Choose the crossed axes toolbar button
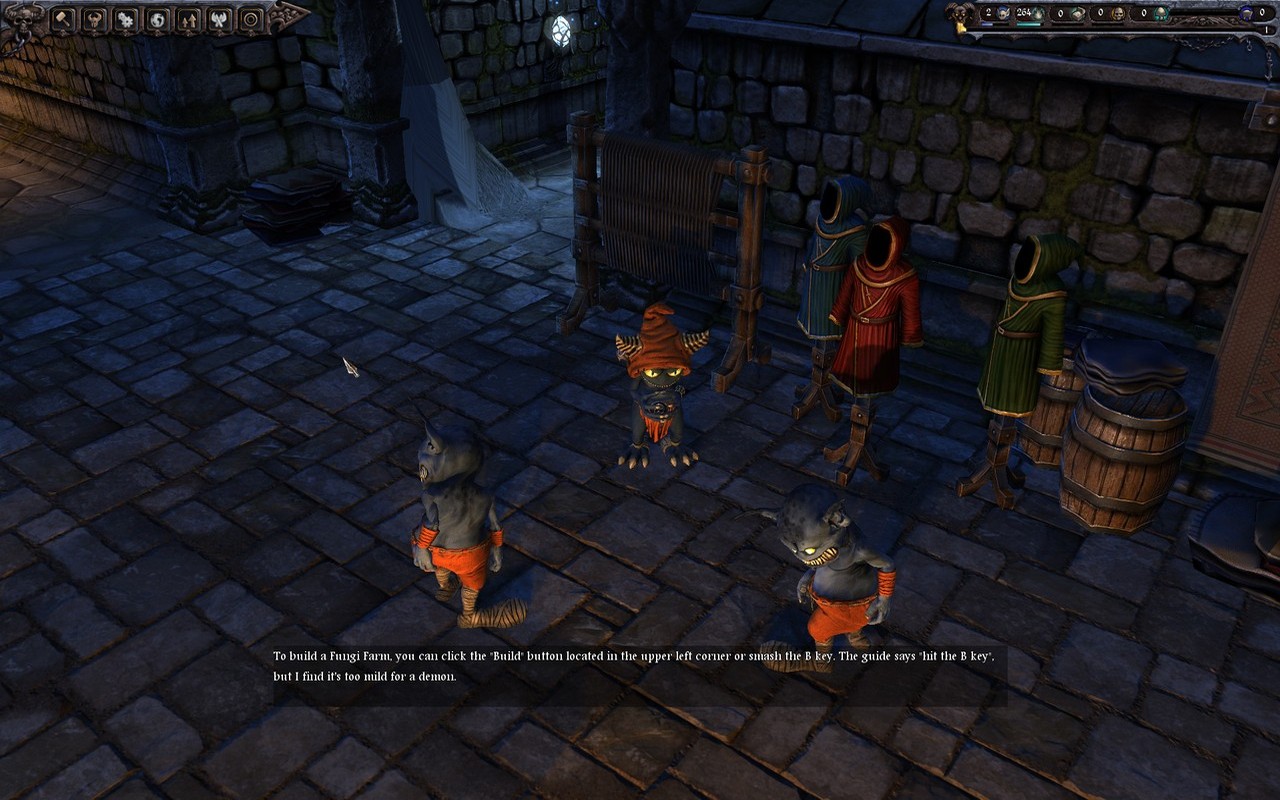Image resolution: width=1280 pixels, height=800 pixels. point(219,19)
